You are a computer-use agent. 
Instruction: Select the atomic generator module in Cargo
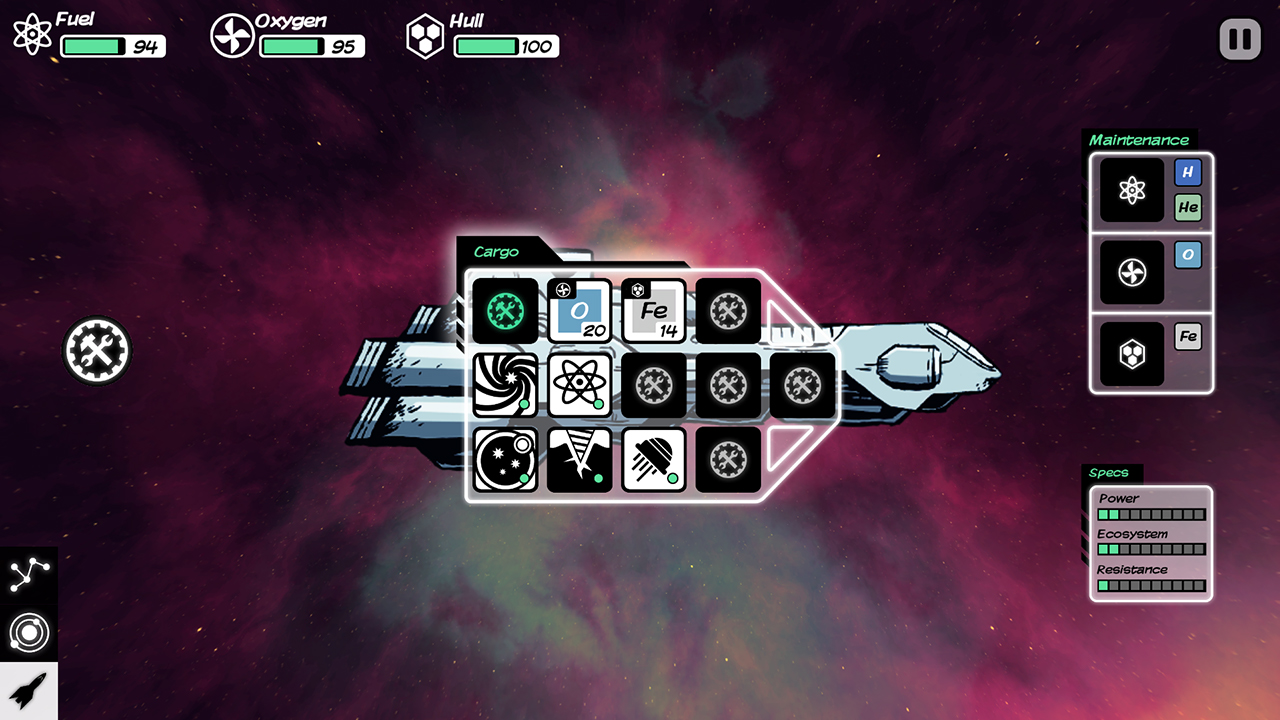point(580,385)
